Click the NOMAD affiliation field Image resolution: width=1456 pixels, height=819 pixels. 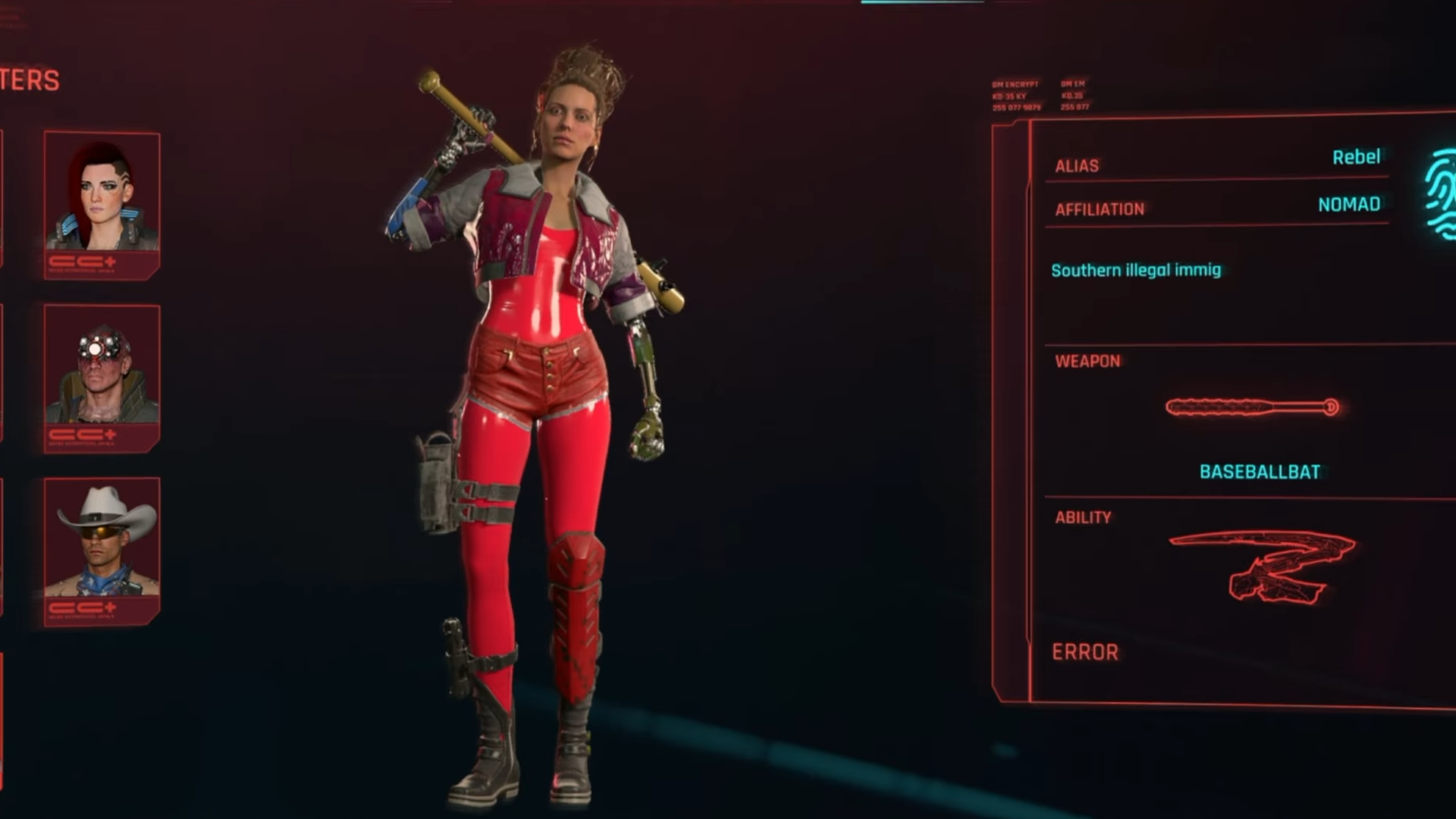(1348, 205)
